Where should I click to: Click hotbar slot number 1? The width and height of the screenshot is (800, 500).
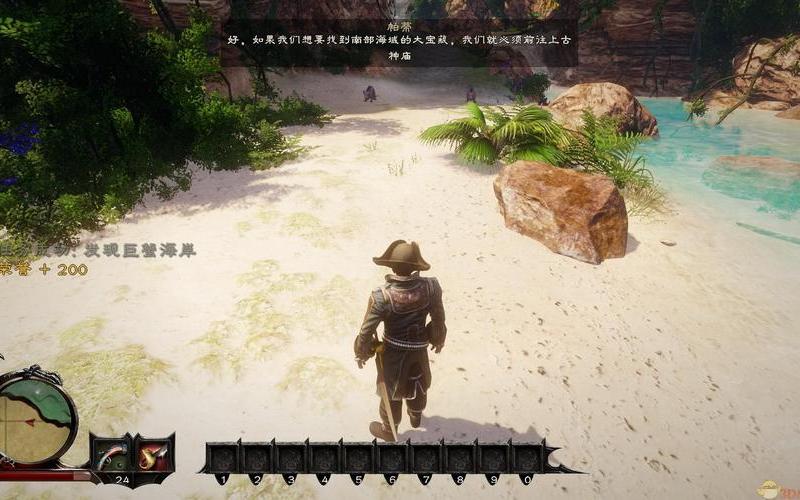click(x=223, y=457)
